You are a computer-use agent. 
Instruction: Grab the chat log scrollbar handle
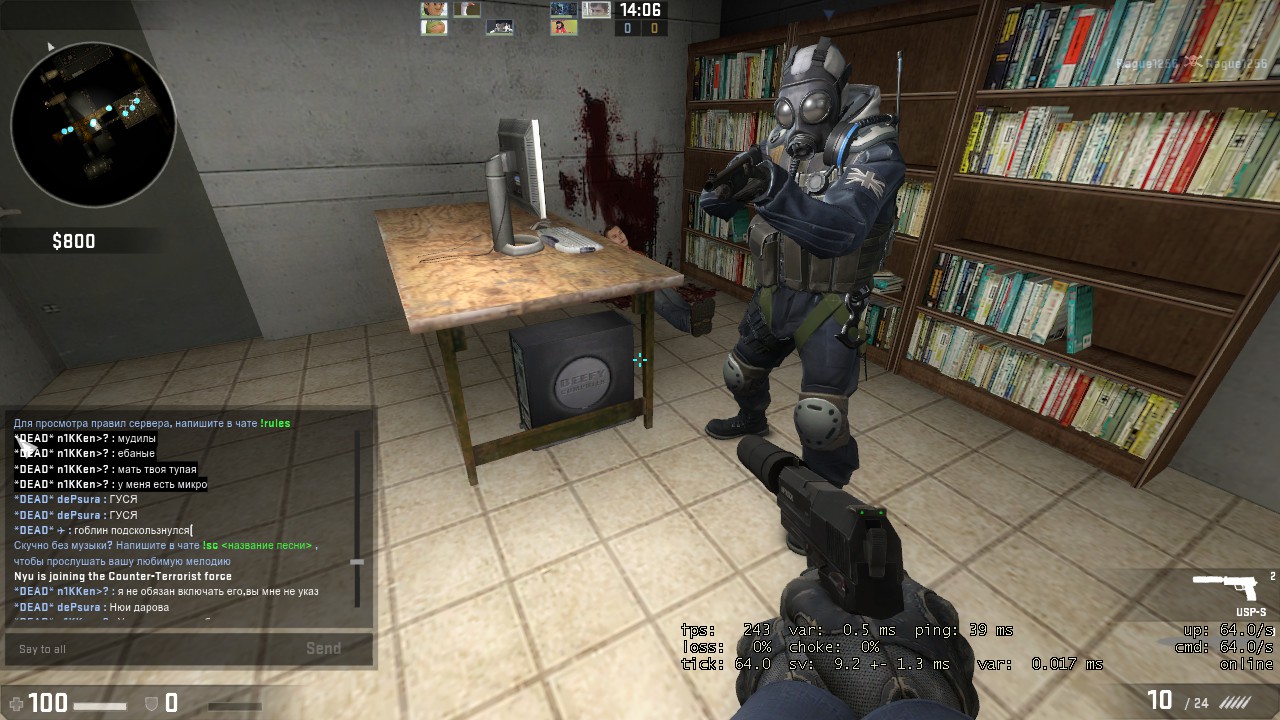click(357, 562)
